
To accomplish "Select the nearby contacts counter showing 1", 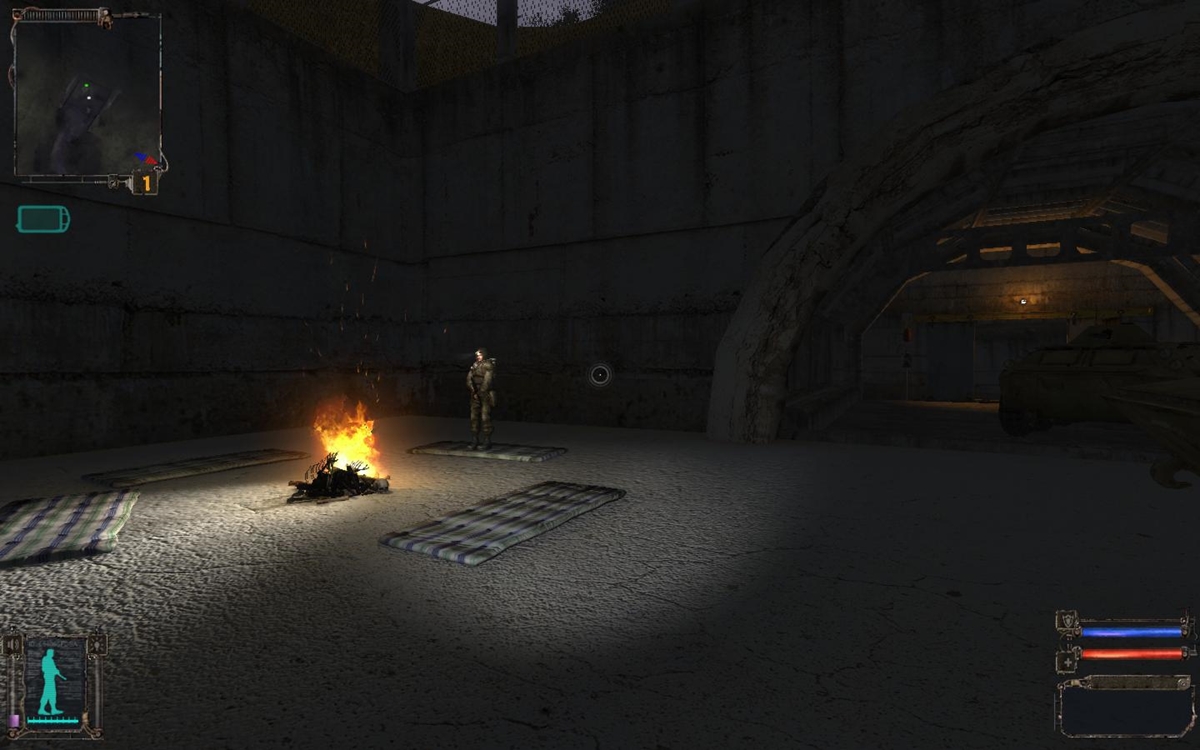I will (x=146, y=183).
